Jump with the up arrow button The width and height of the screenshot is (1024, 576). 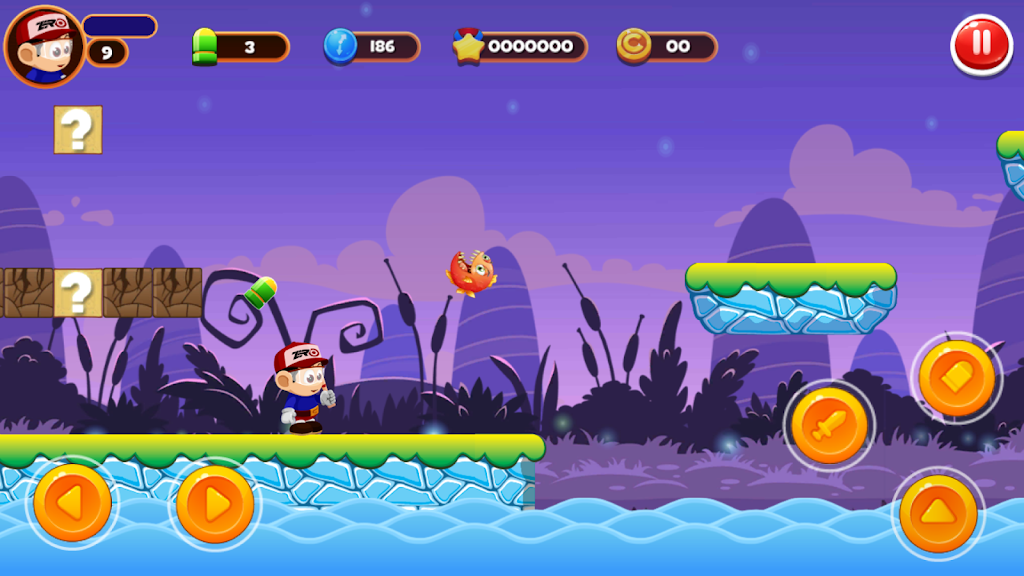(x=938, y=514)
